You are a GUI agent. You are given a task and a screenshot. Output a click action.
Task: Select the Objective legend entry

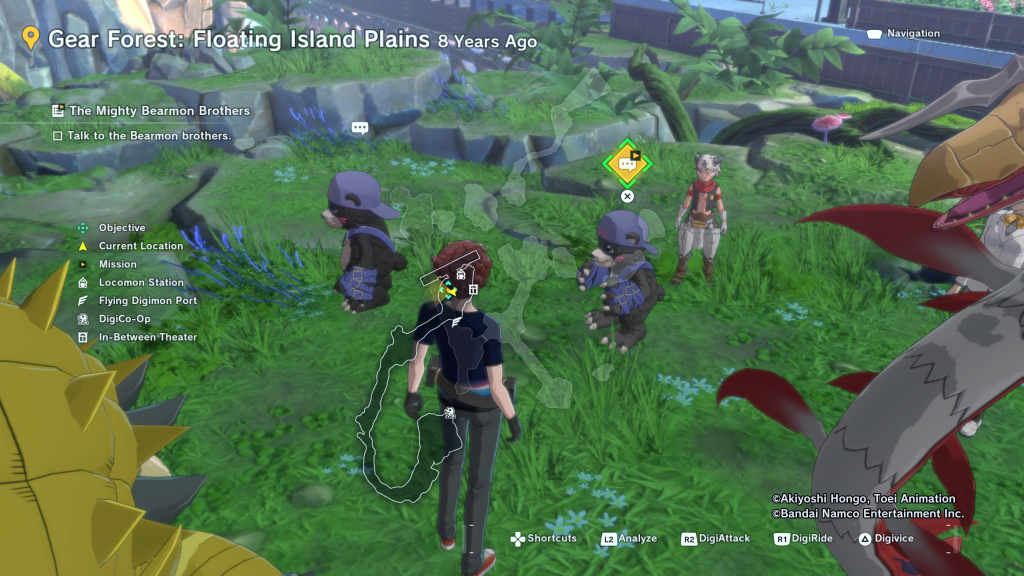click(x=121, y=228)
